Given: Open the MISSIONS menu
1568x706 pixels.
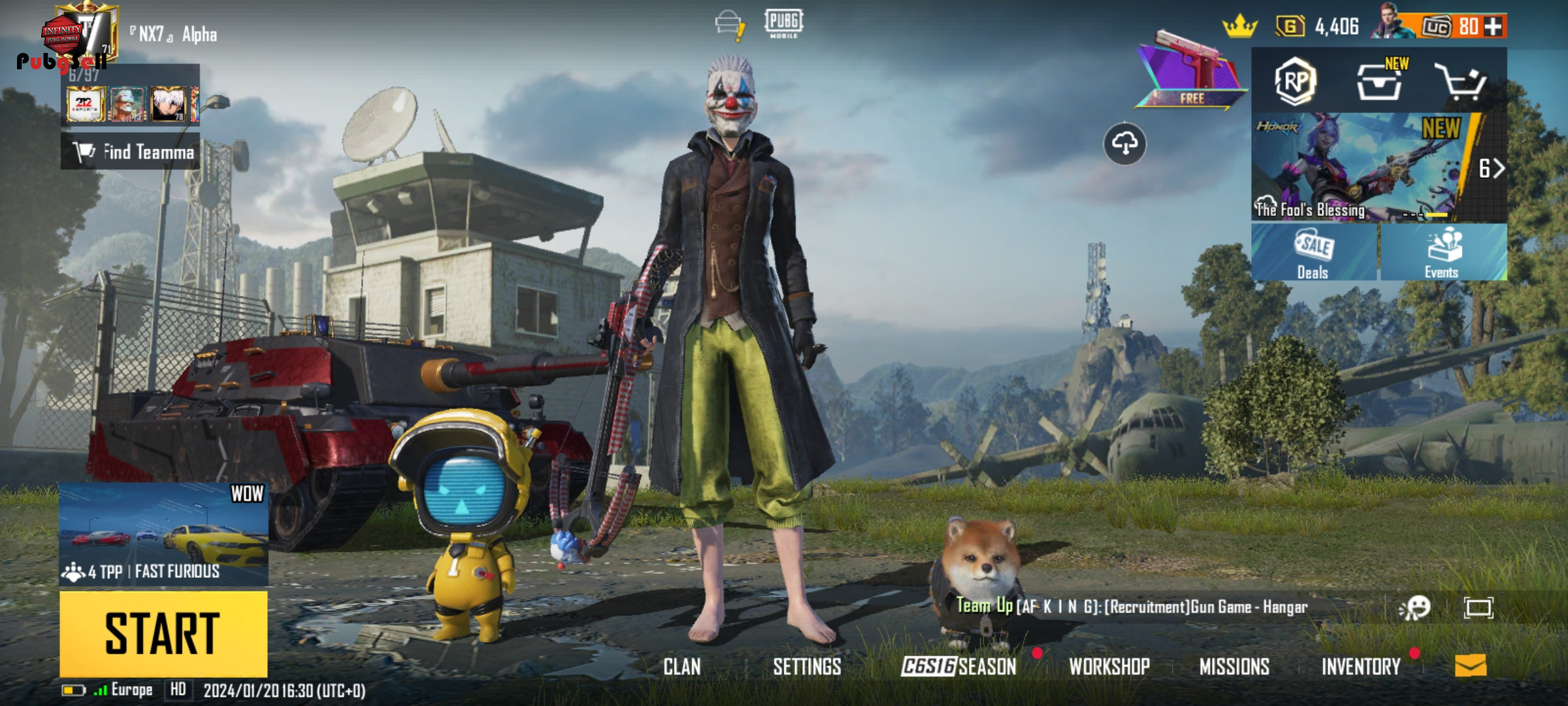Looking at the screenshot, I should pos(1234,666).
